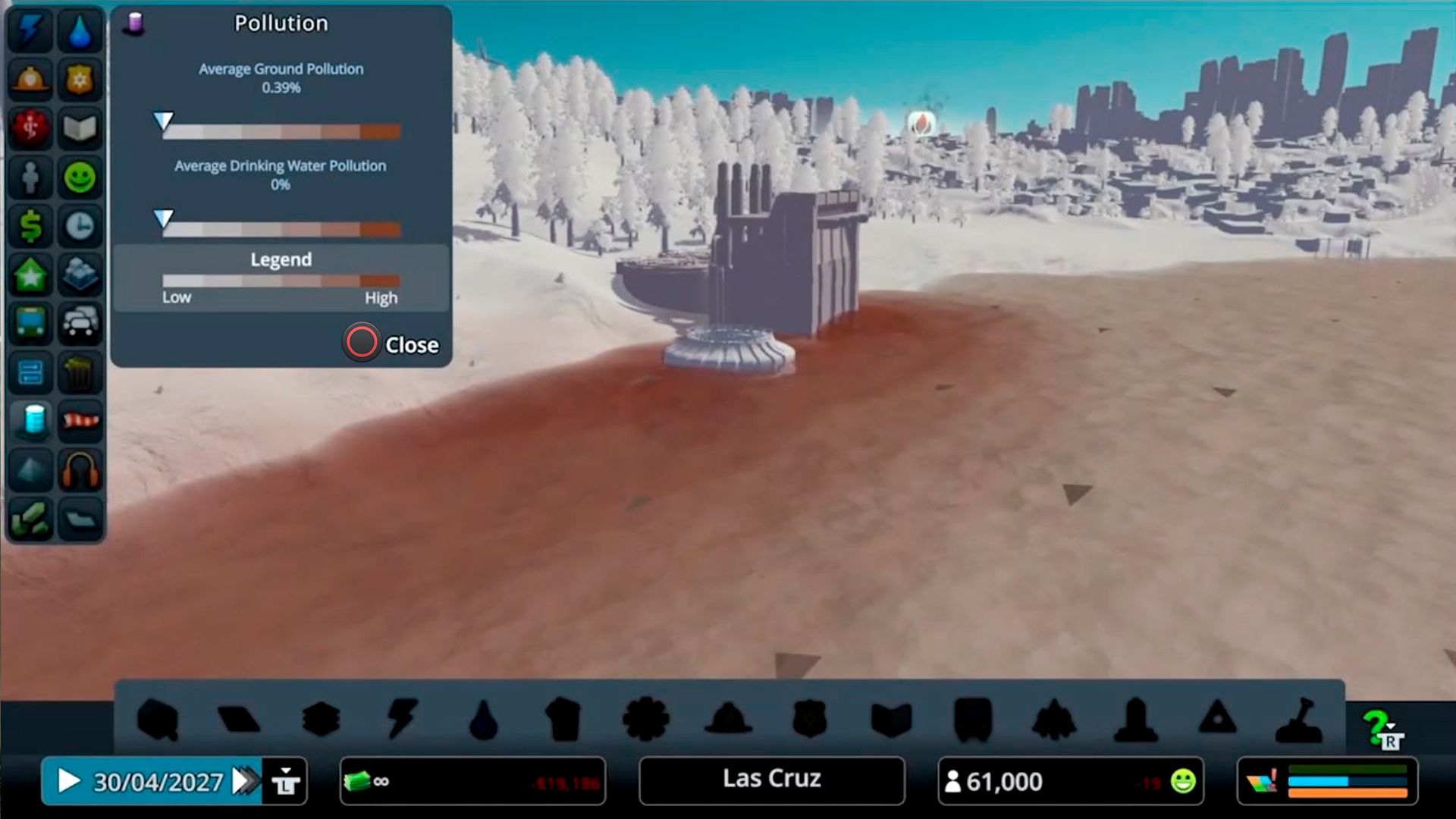
Task: Click the Las Cruz city name field
Action: [x=771, y=780]
